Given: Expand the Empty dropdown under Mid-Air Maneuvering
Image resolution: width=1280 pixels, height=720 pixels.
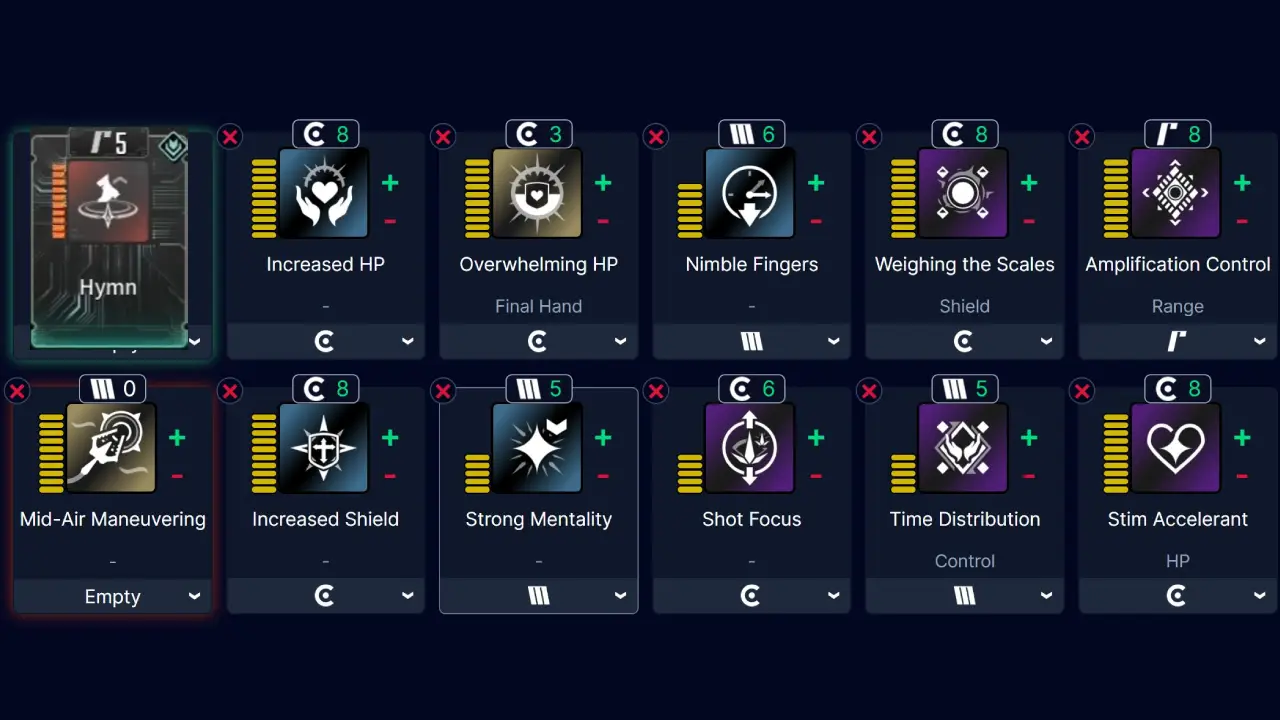Looking at the screenshot, I should pyautogui.click(x=112, y=596).
